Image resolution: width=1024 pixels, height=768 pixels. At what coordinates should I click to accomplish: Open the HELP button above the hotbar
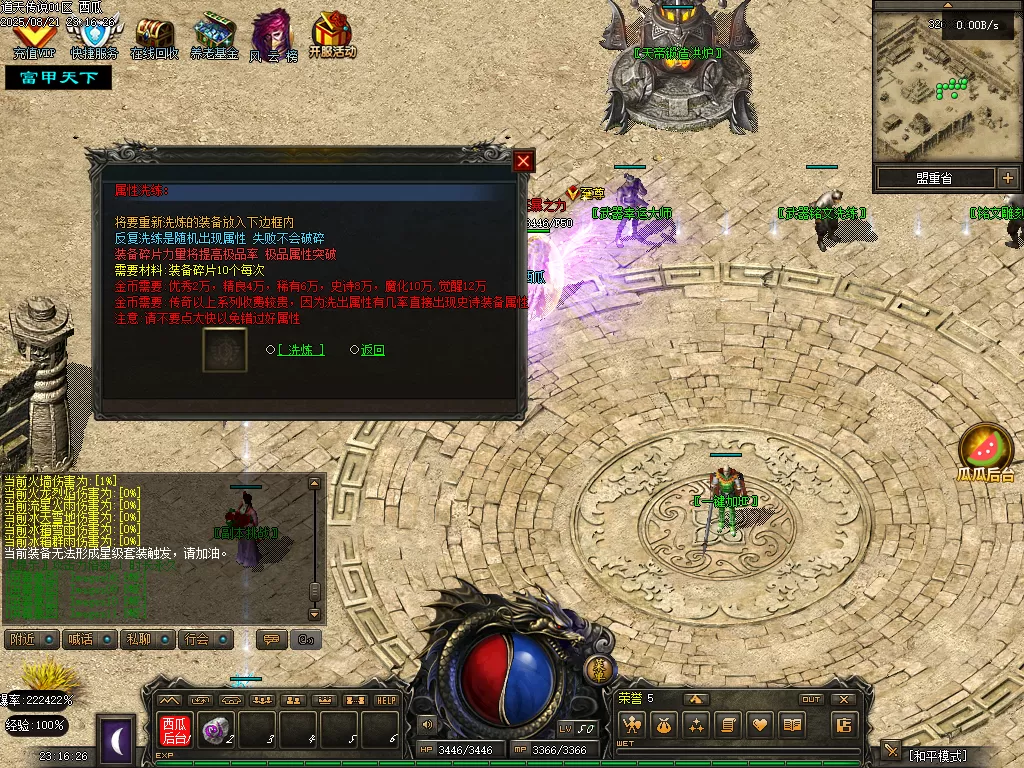click(x=386, y=700)
